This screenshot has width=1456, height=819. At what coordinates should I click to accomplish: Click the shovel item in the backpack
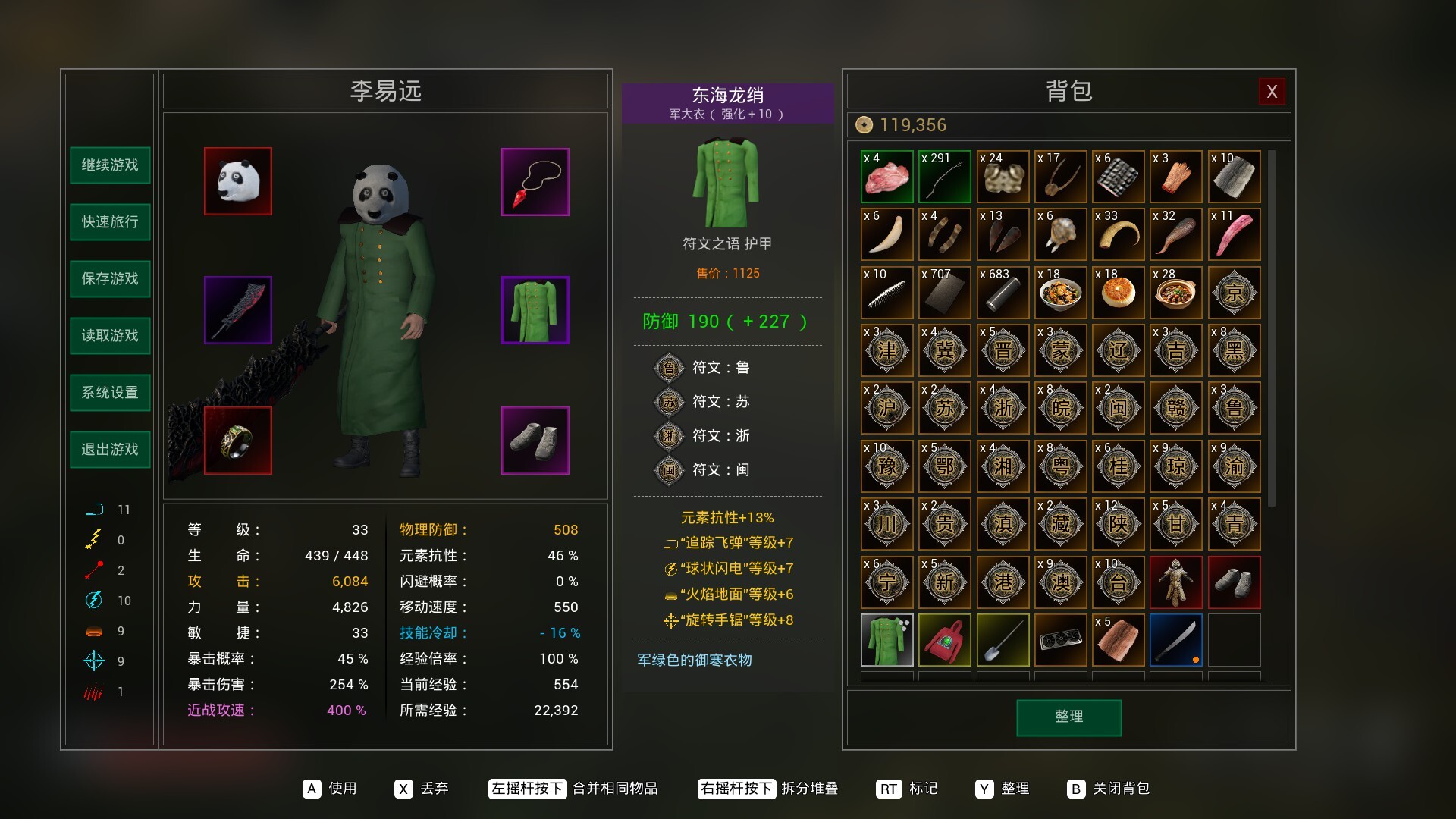click(x=1003, y=640)
